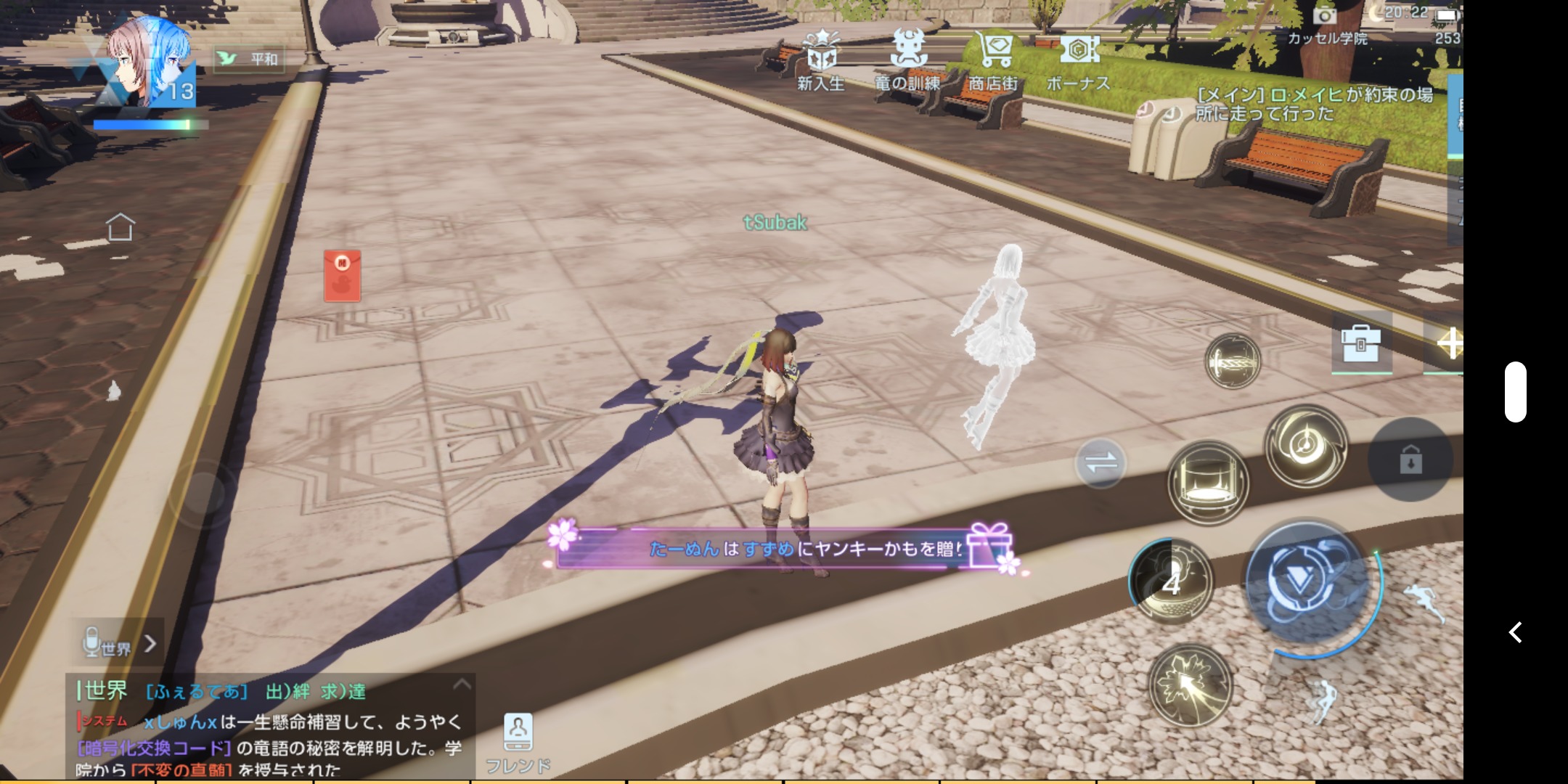The image size is (1568, 784).
Task: Tap the swap arrows button
Action: (1101, 462)
